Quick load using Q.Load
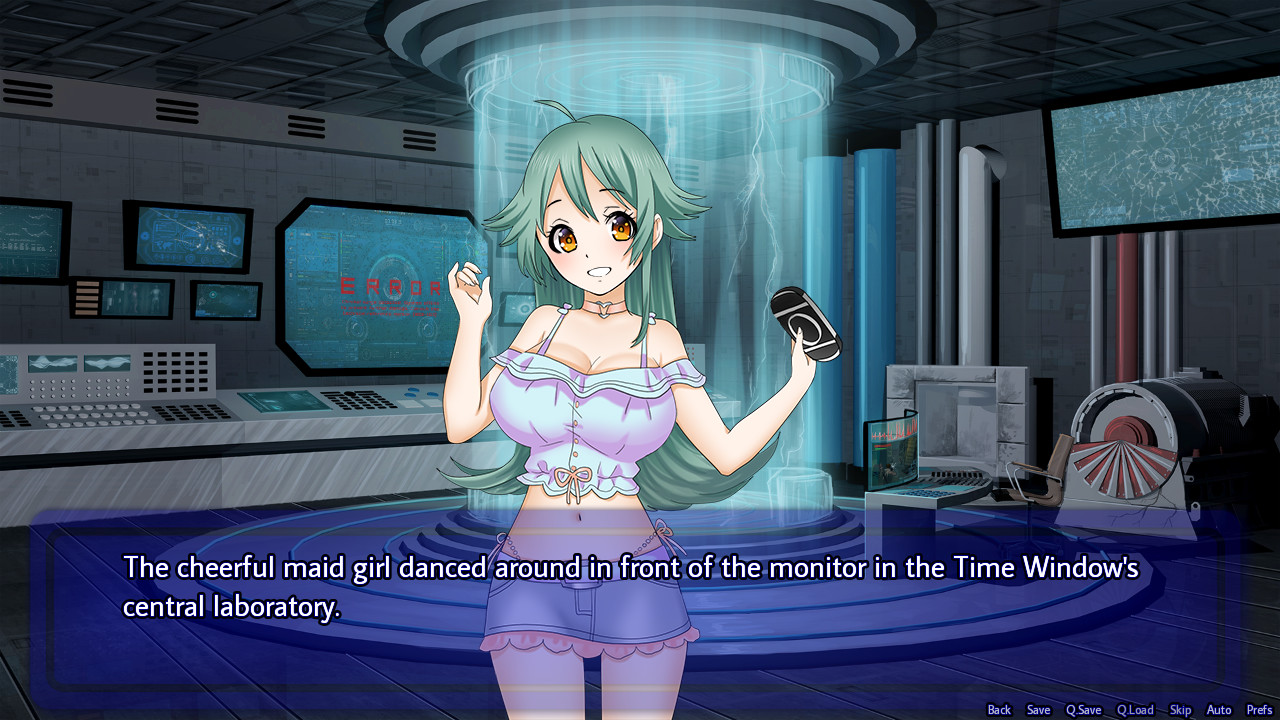1280x720 pixels. click(1135, 709)
